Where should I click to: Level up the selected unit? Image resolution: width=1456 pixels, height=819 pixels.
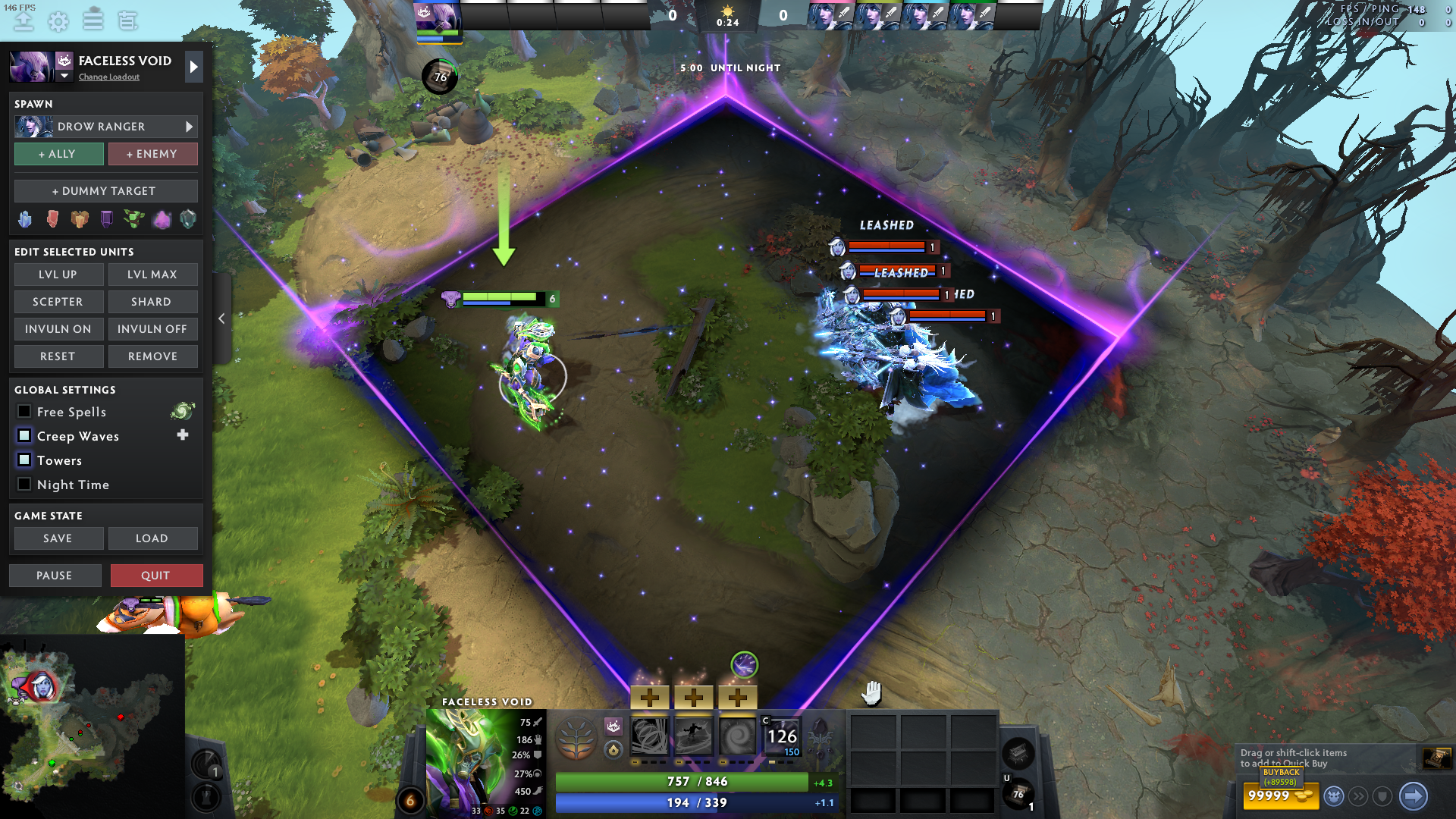point(58,275)
